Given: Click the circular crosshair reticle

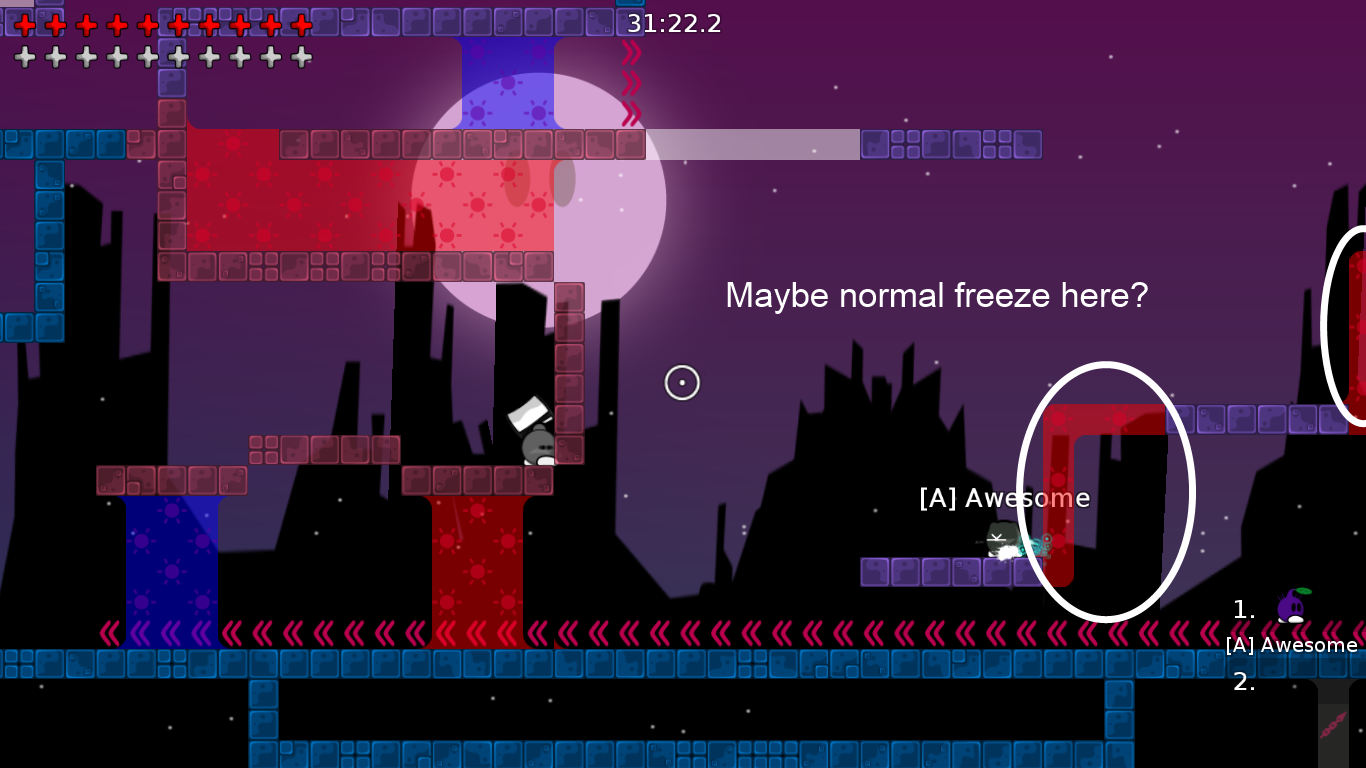Looking at the screenshot, I should click(x=682, y=382).
